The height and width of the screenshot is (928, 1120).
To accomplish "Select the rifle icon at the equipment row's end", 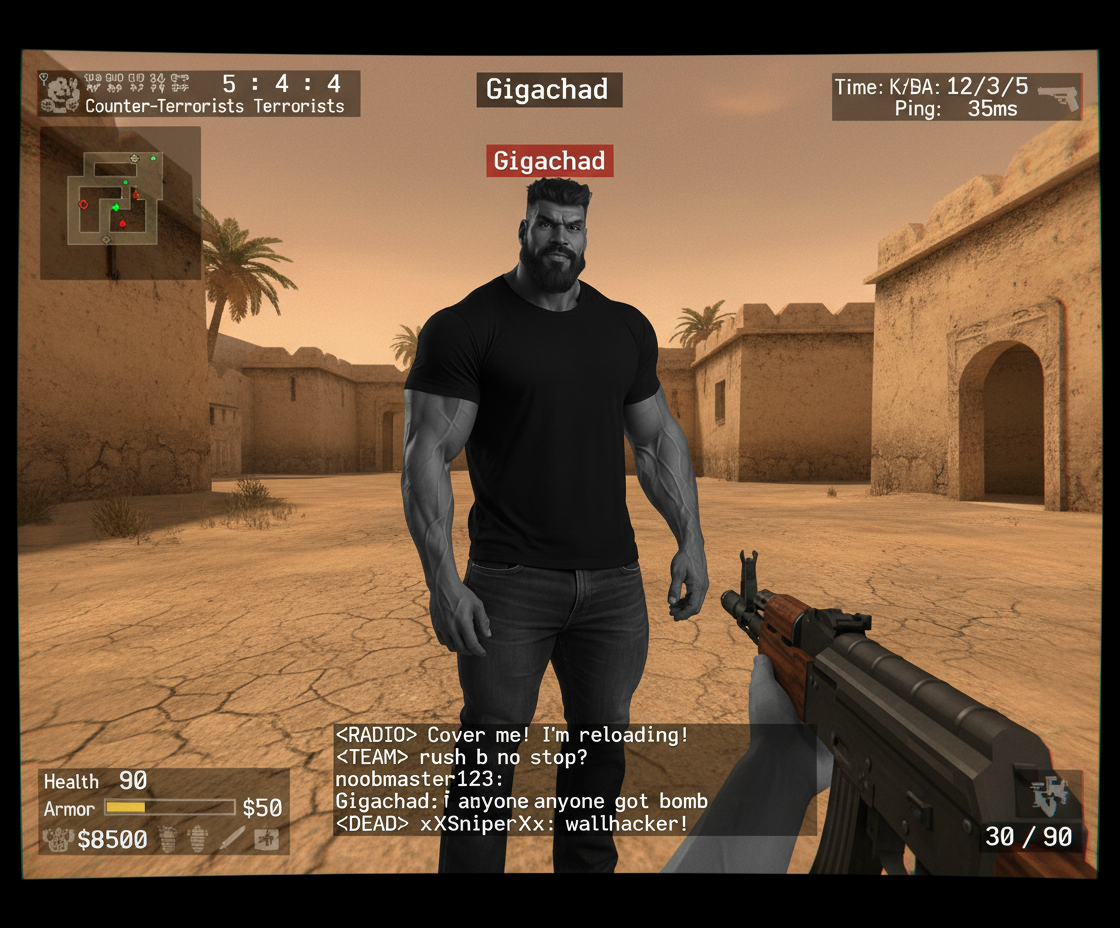I will tap(266, 839).
